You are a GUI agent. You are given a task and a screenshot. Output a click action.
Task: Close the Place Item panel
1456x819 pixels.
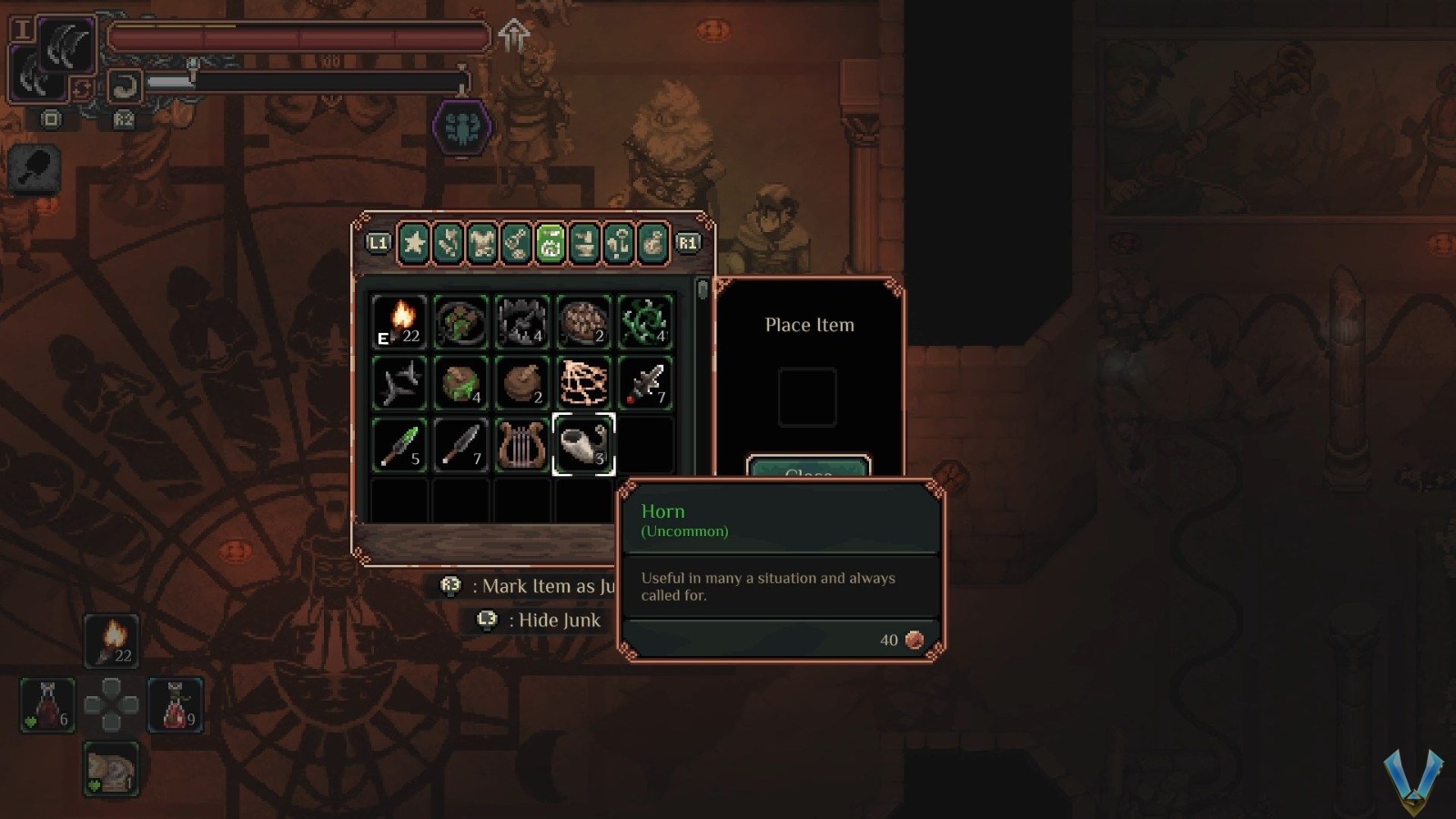pos(808,468)
